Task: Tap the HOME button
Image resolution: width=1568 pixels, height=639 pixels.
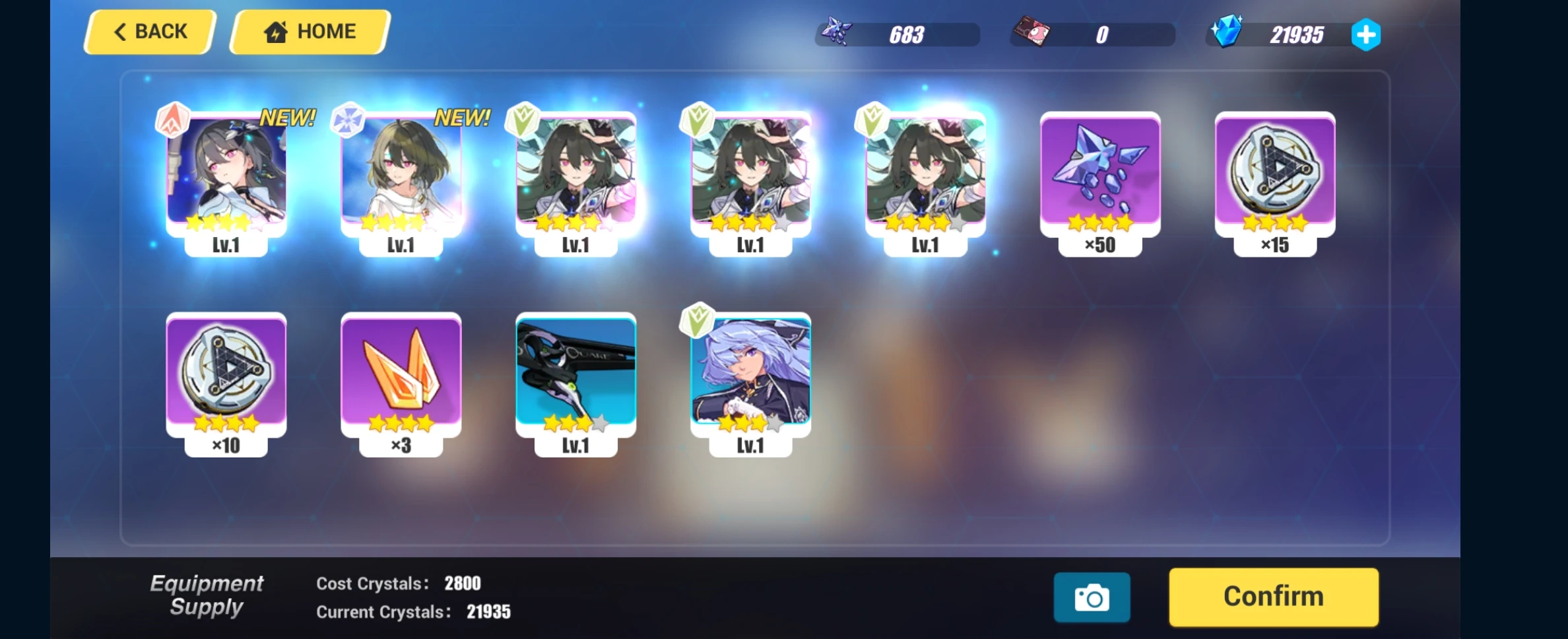Action: pyautogui.click(x=309, y=31)
